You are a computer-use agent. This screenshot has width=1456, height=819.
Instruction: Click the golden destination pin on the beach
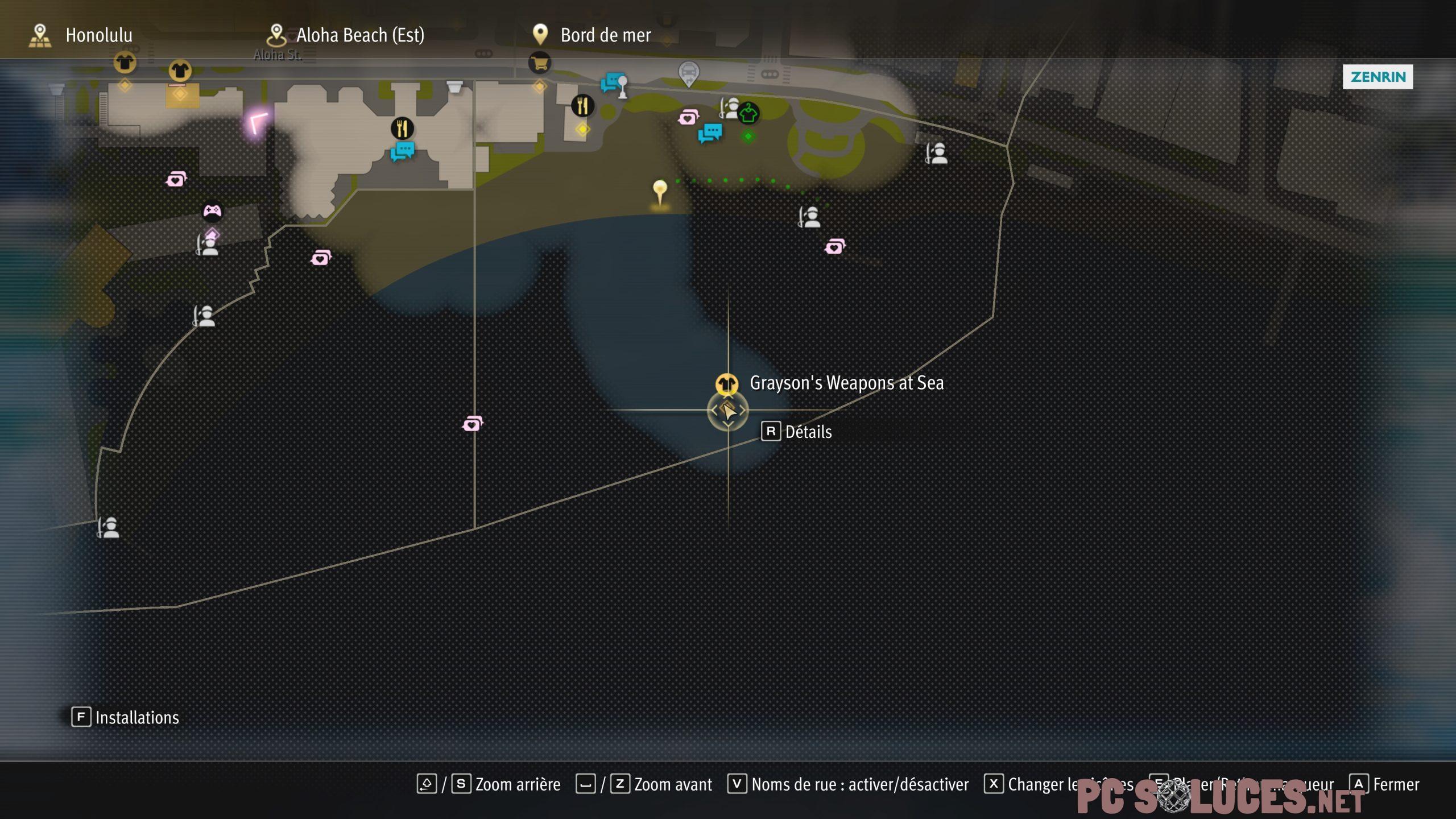(660, 191)
